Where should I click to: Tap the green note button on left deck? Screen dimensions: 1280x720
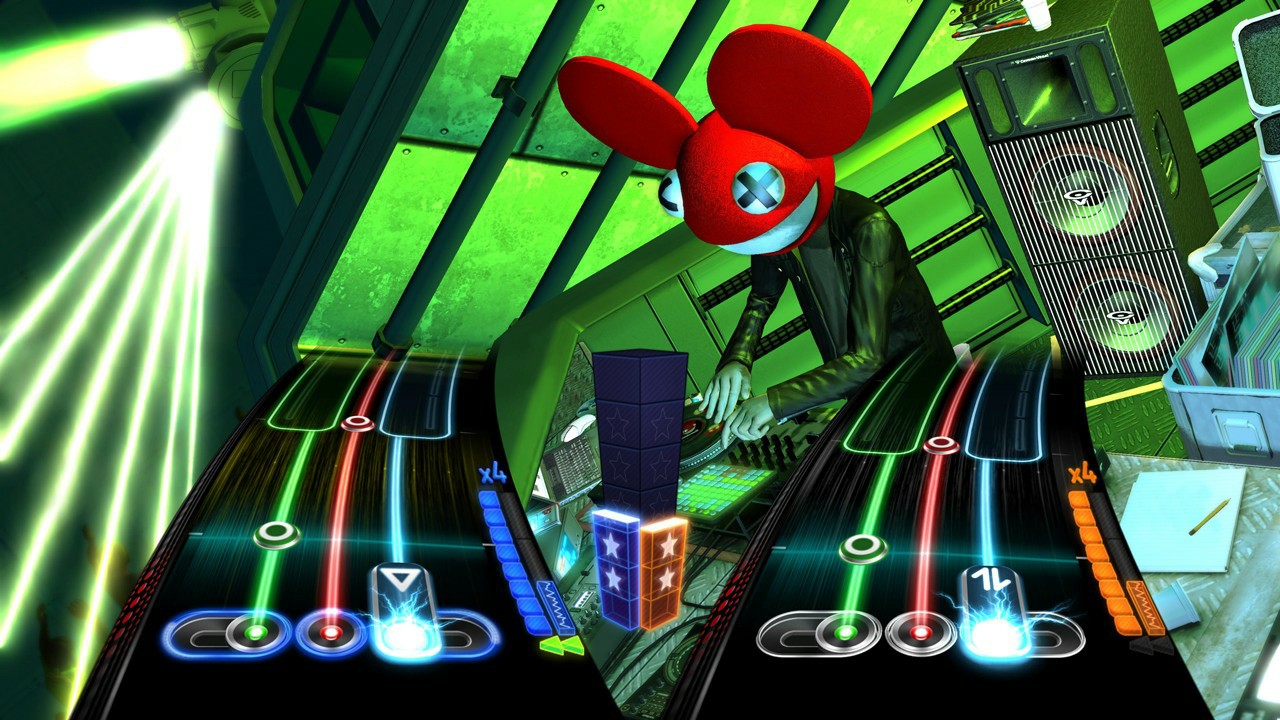pos(259,633)
